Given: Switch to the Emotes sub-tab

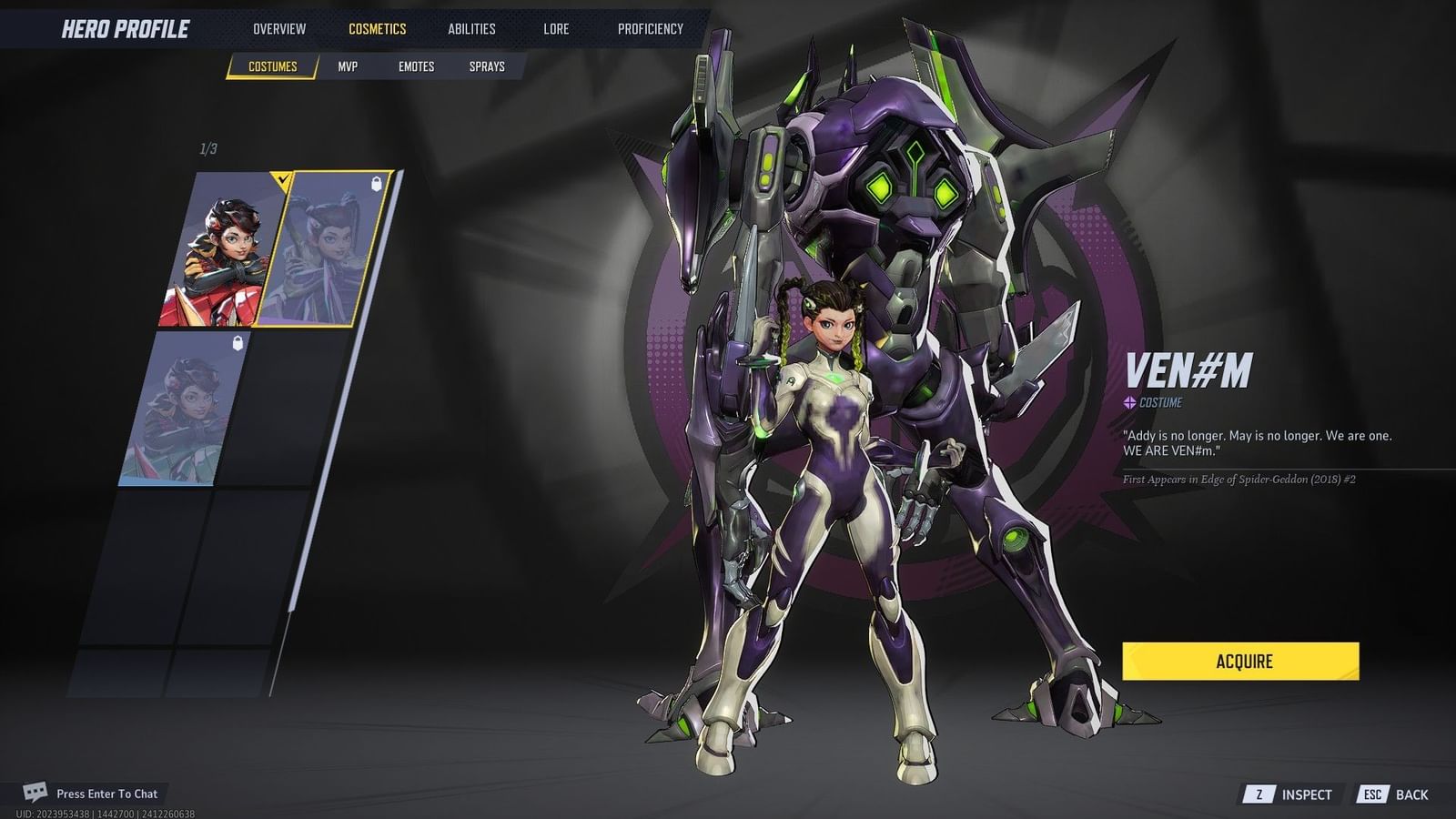Looking at the screenshot, I should pyautogui.click(x=417, y=66).
